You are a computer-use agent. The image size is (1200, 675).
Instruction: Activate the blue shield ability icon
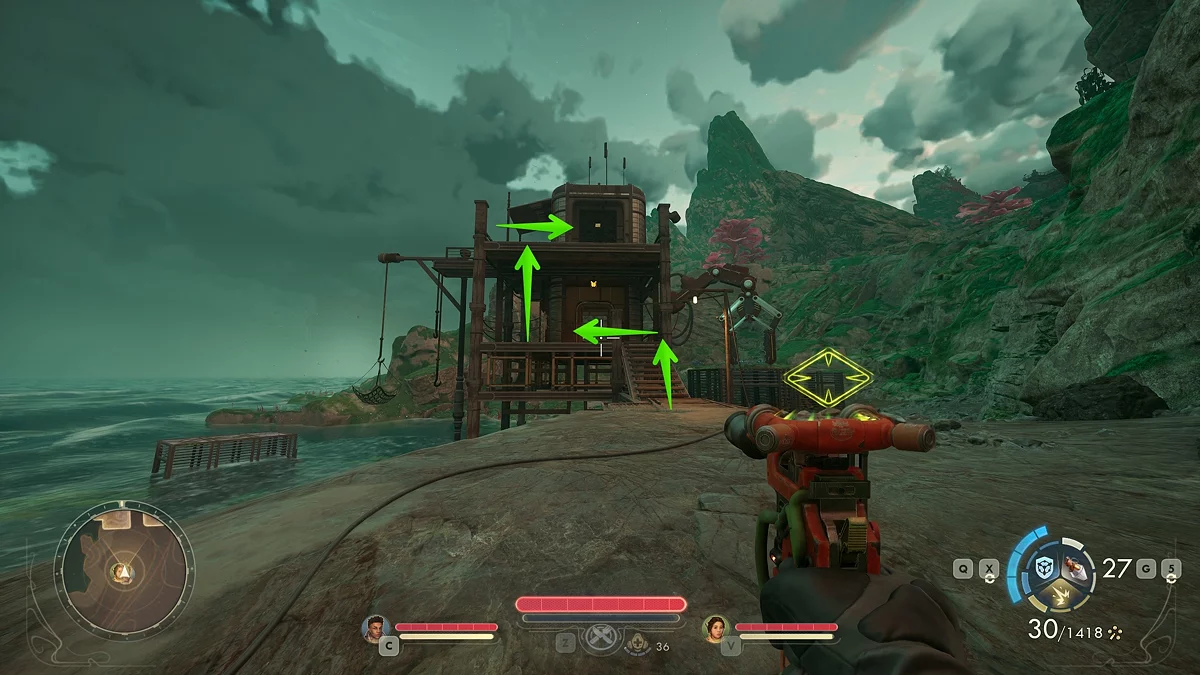(1044, 567)
